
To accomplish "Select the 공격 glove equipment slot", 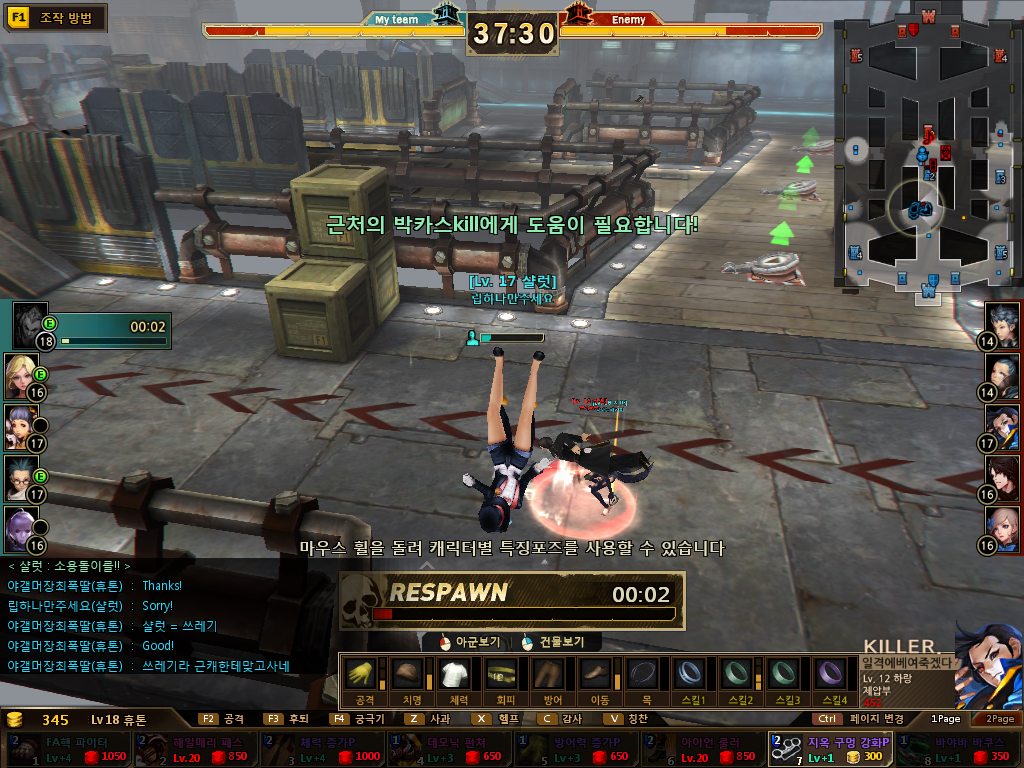I will pos(365,674).
